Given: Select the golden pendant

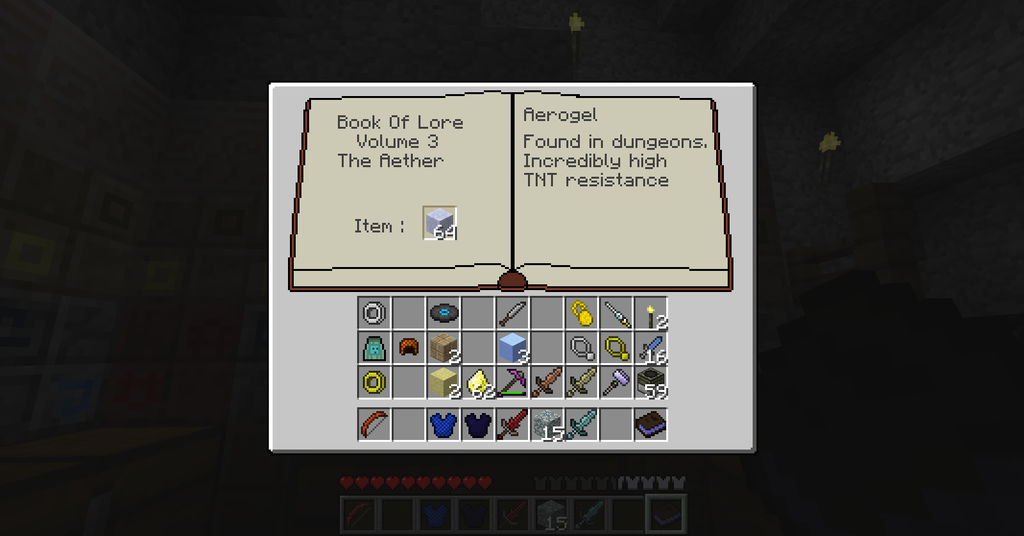Looking at the screenshot, I should [x=581, y=313].
